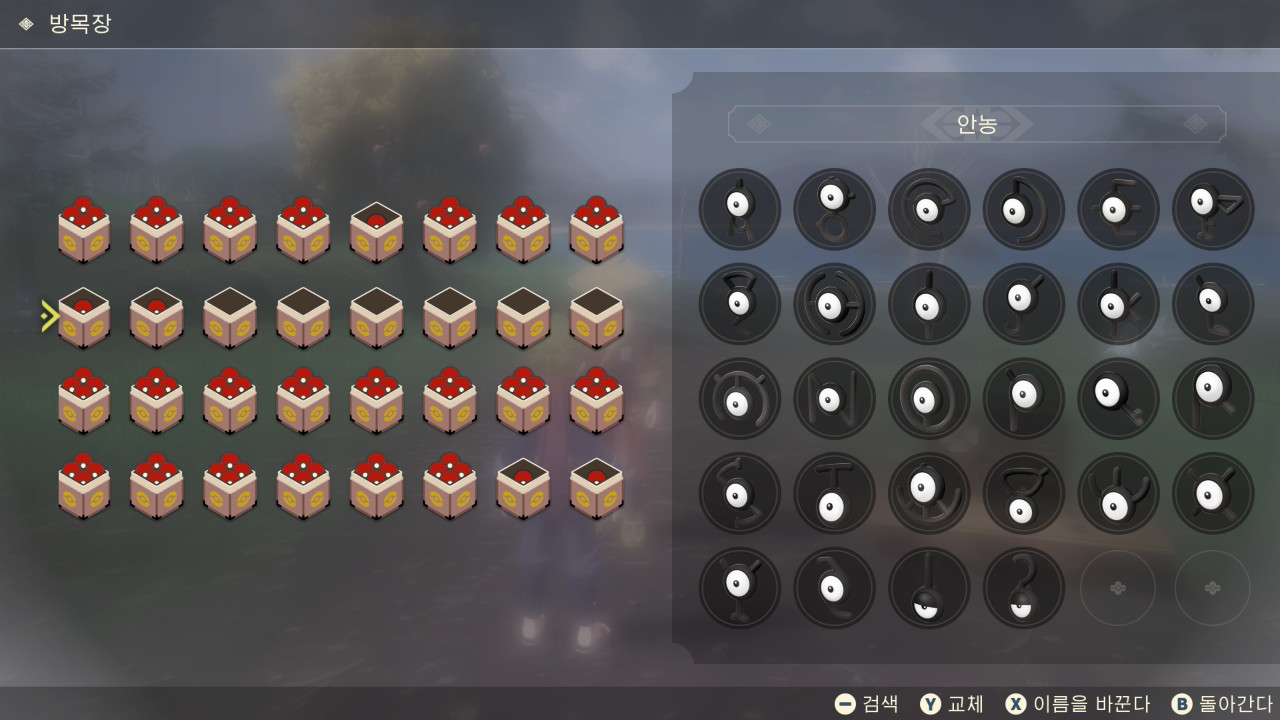Select the H-form Unown

pyautogui.click(x=834, y=304)
